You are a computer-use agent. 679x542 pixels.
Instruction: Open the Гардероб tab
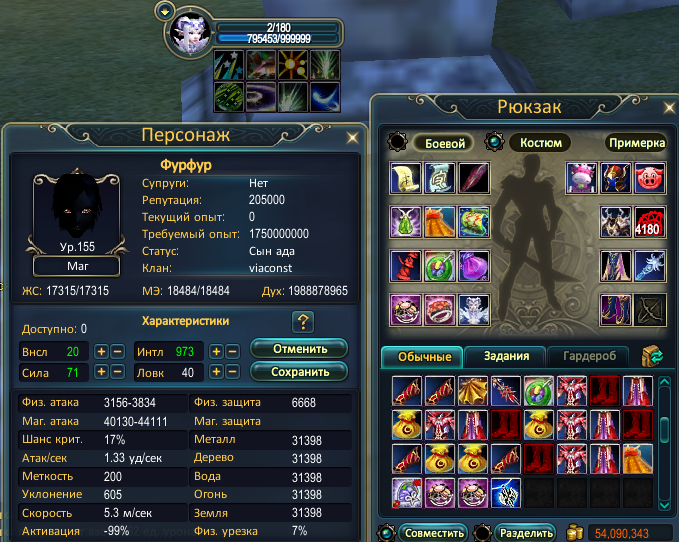tap(587, 356)
